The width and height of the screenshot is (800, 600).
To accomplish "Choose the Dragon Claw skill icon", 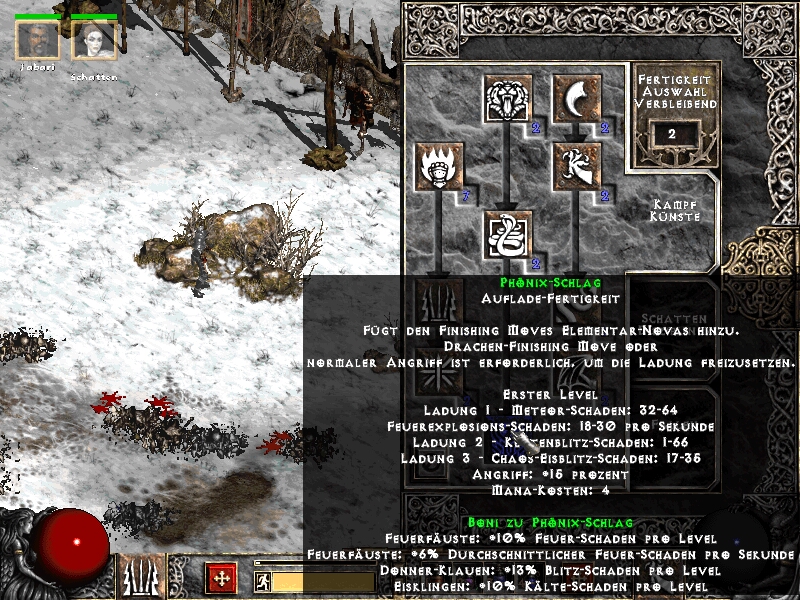I will tap(577, 167).
